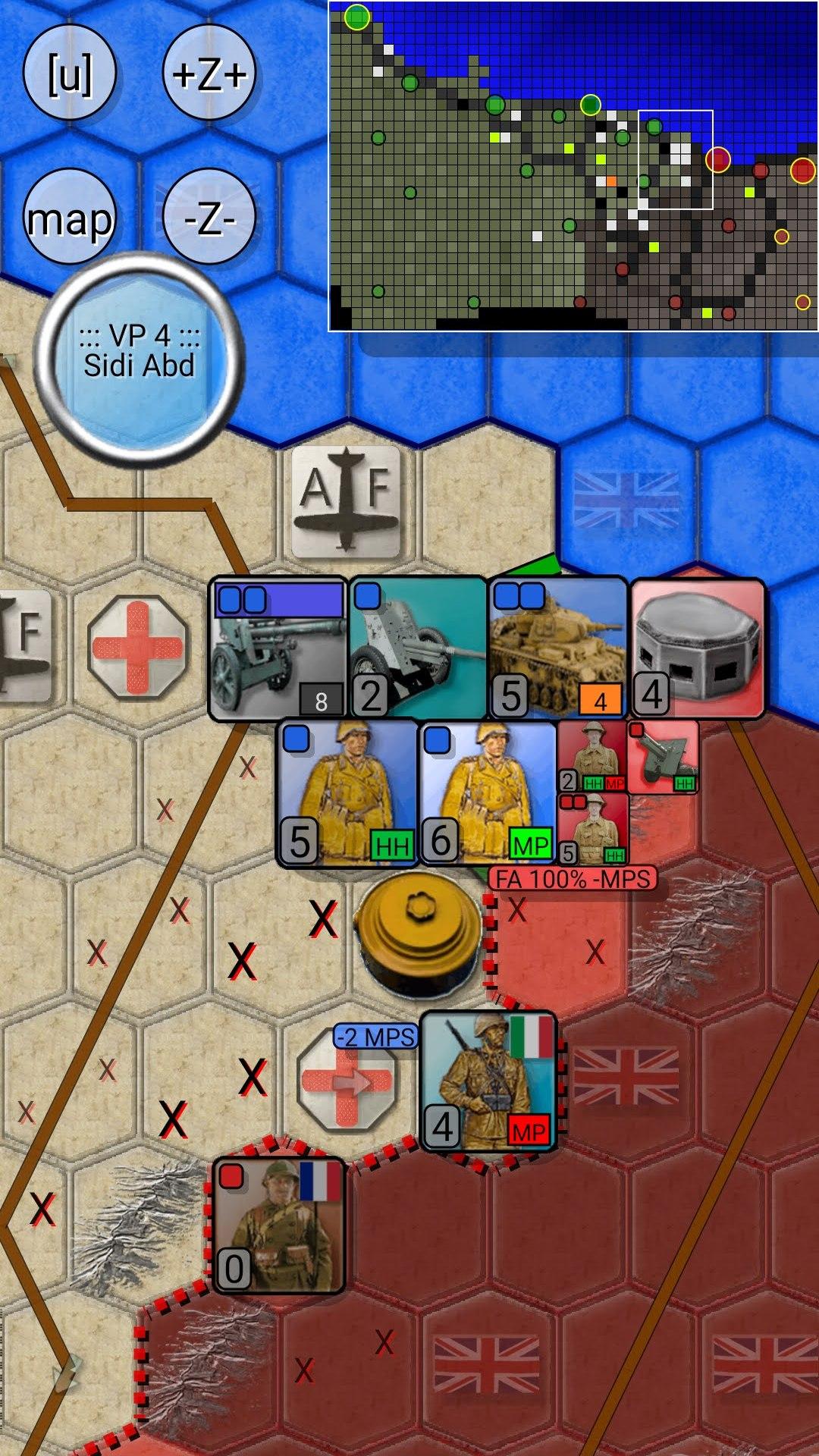Open the map button
Viewport: 819px width, 1456px height.
(69, 218)
